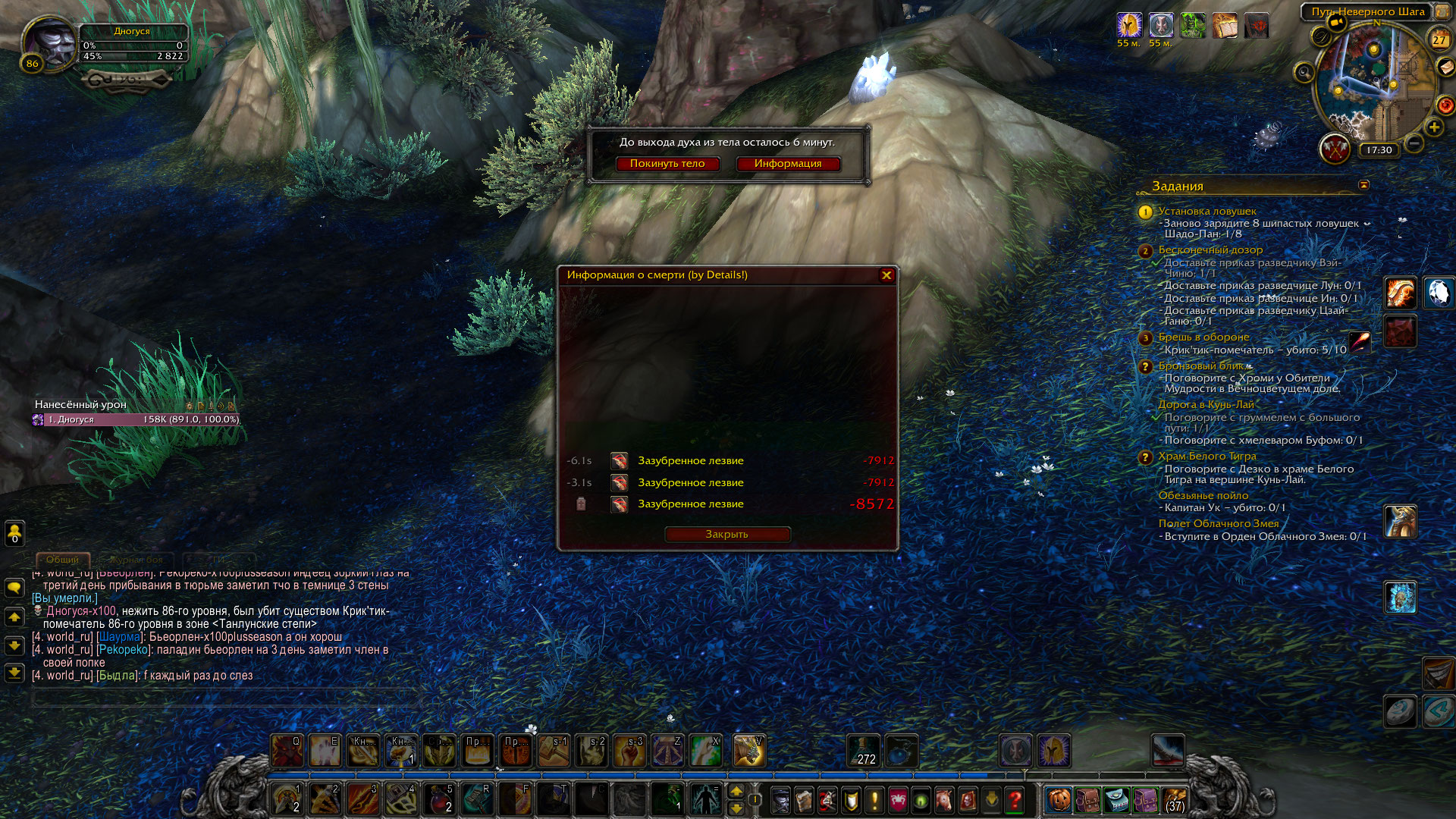This screenshot has height=819, width=1456.
Task: Close death info with the Закрыть button
Action: point(727,535)
